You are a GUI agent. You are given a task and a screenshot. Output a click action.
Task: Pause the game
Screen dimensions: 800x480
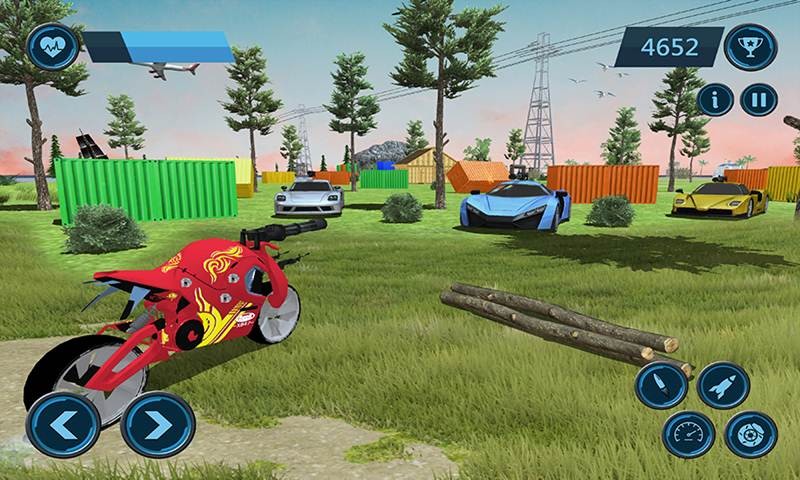(757, 99)
